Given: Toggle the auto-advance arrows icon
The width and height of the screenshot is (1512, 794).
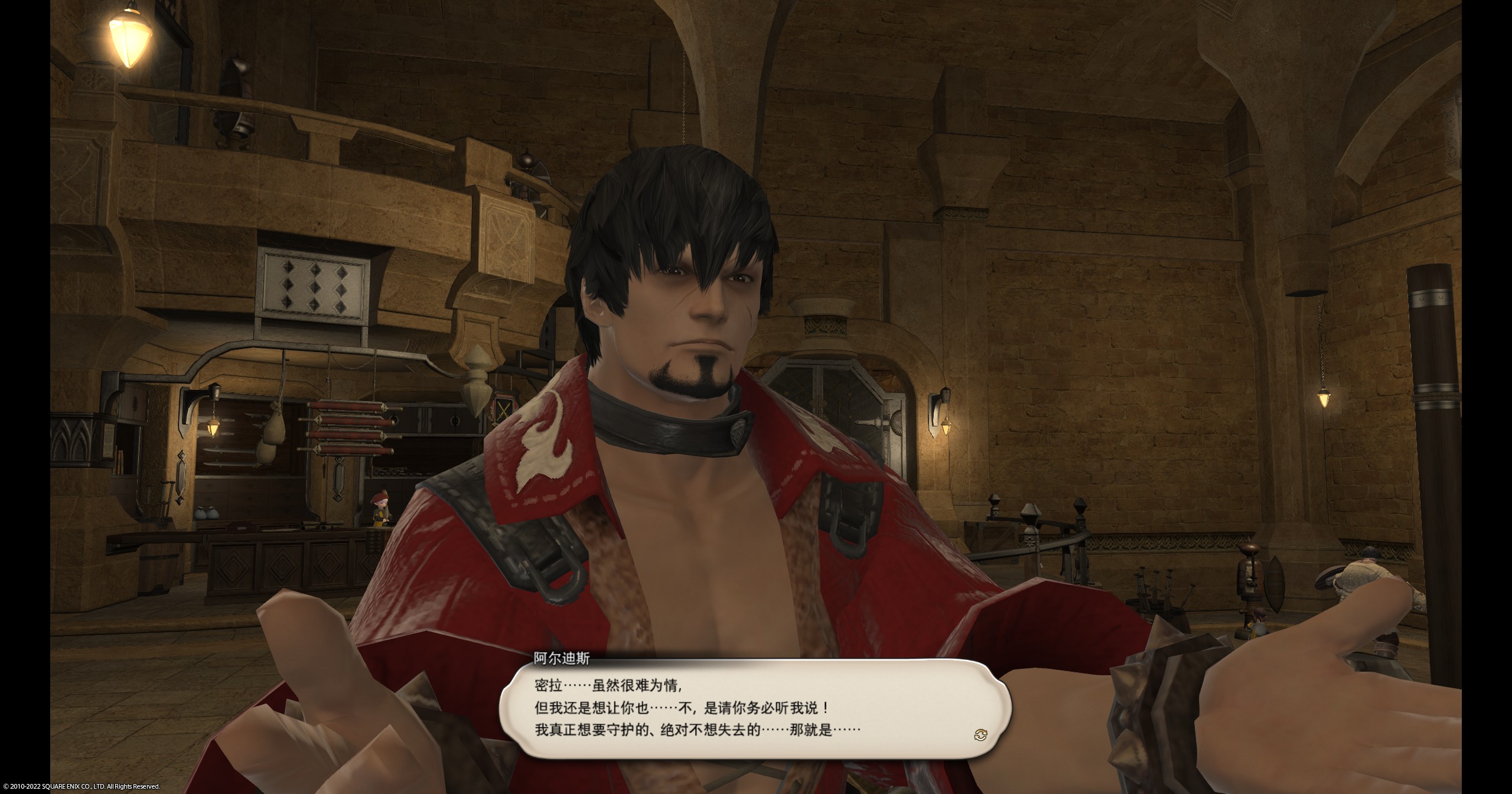Looking at the screenshot, I should (x=980, y=735).
